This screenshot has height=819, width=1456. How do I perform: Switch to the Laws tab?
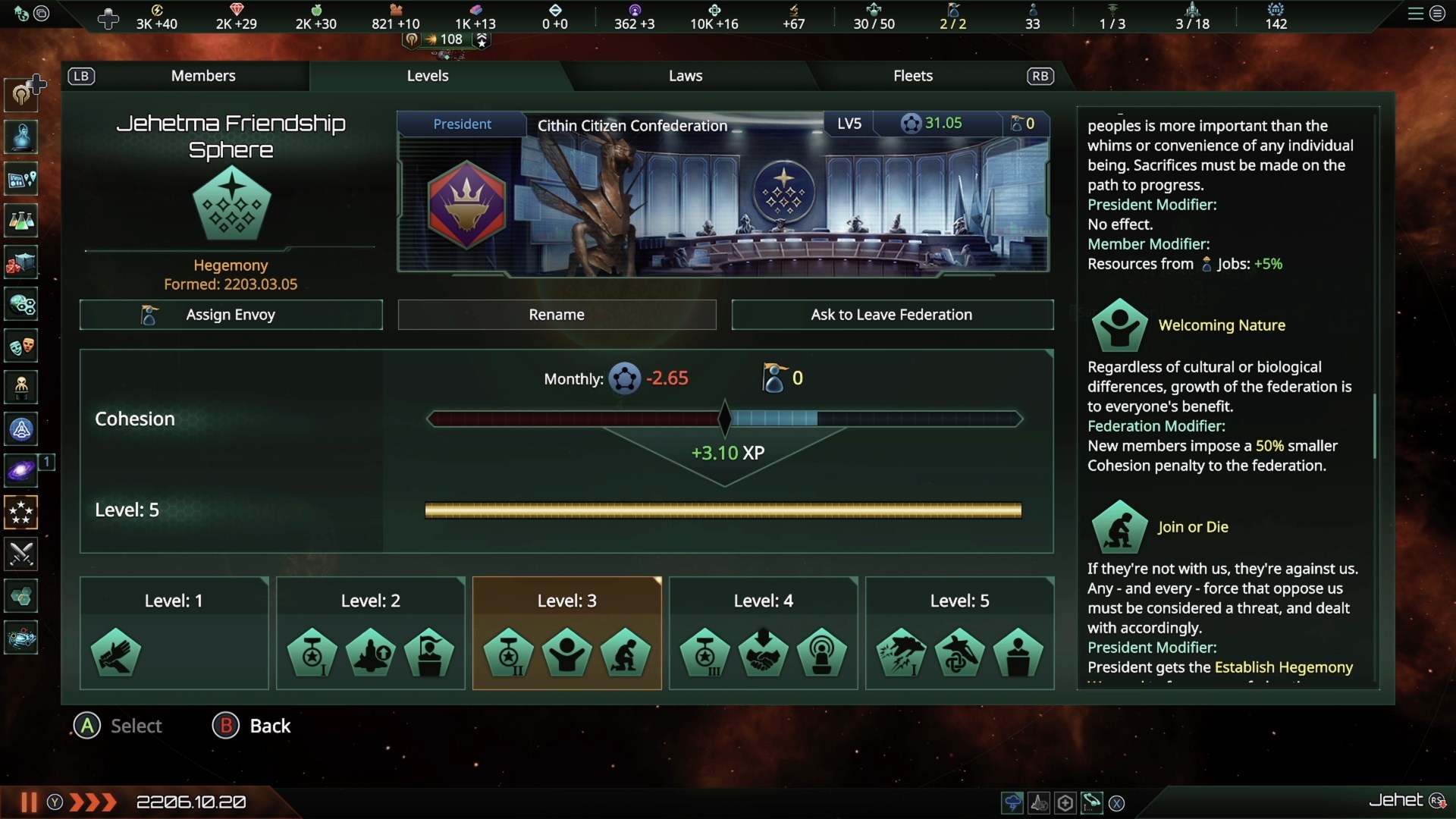[x=685, y=76]
